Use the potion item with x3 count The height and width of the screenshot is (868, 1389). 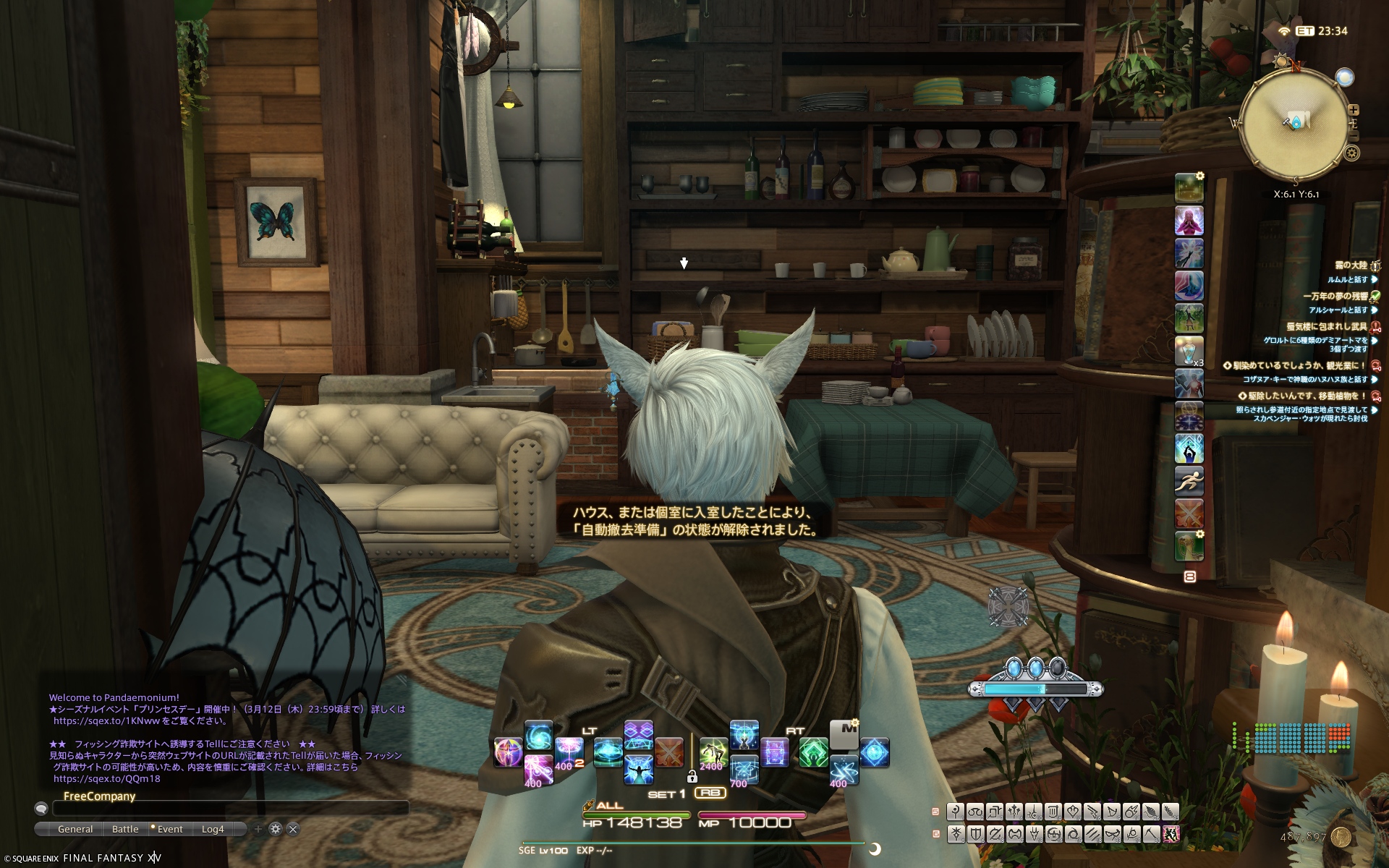click(1189, 351)
